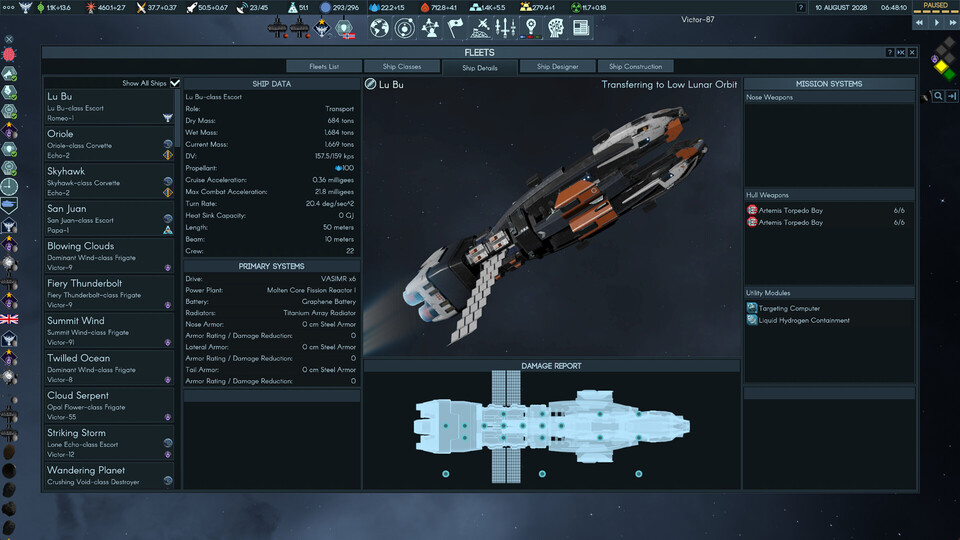The width and height of the screenshot is (960, 540).
Task: Select the Striking Storm escort
Action: pyautogui.click(x=105, y=443)
